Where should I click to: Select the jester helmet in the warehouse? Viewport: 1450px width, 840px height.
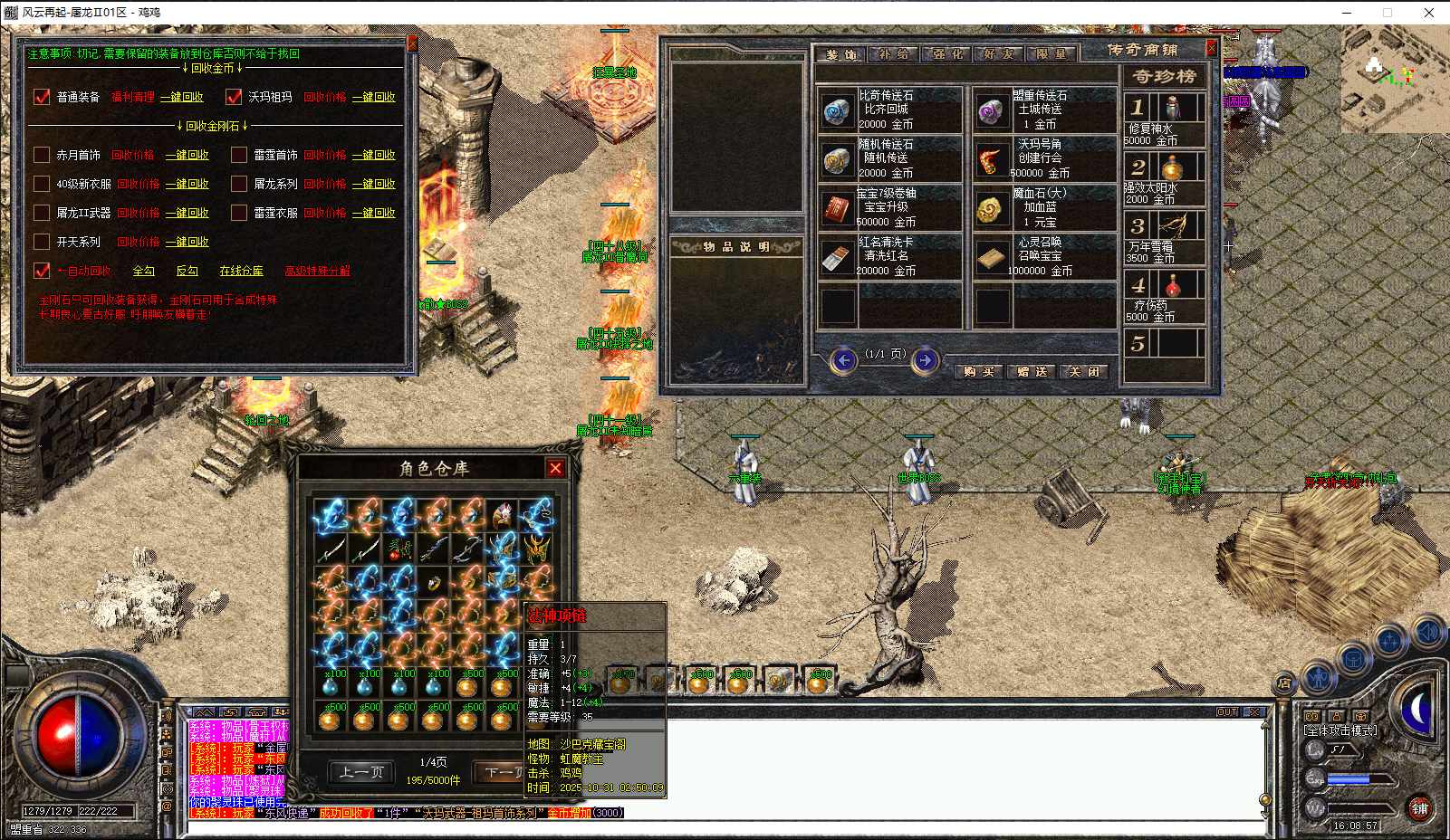pos(503,516)
